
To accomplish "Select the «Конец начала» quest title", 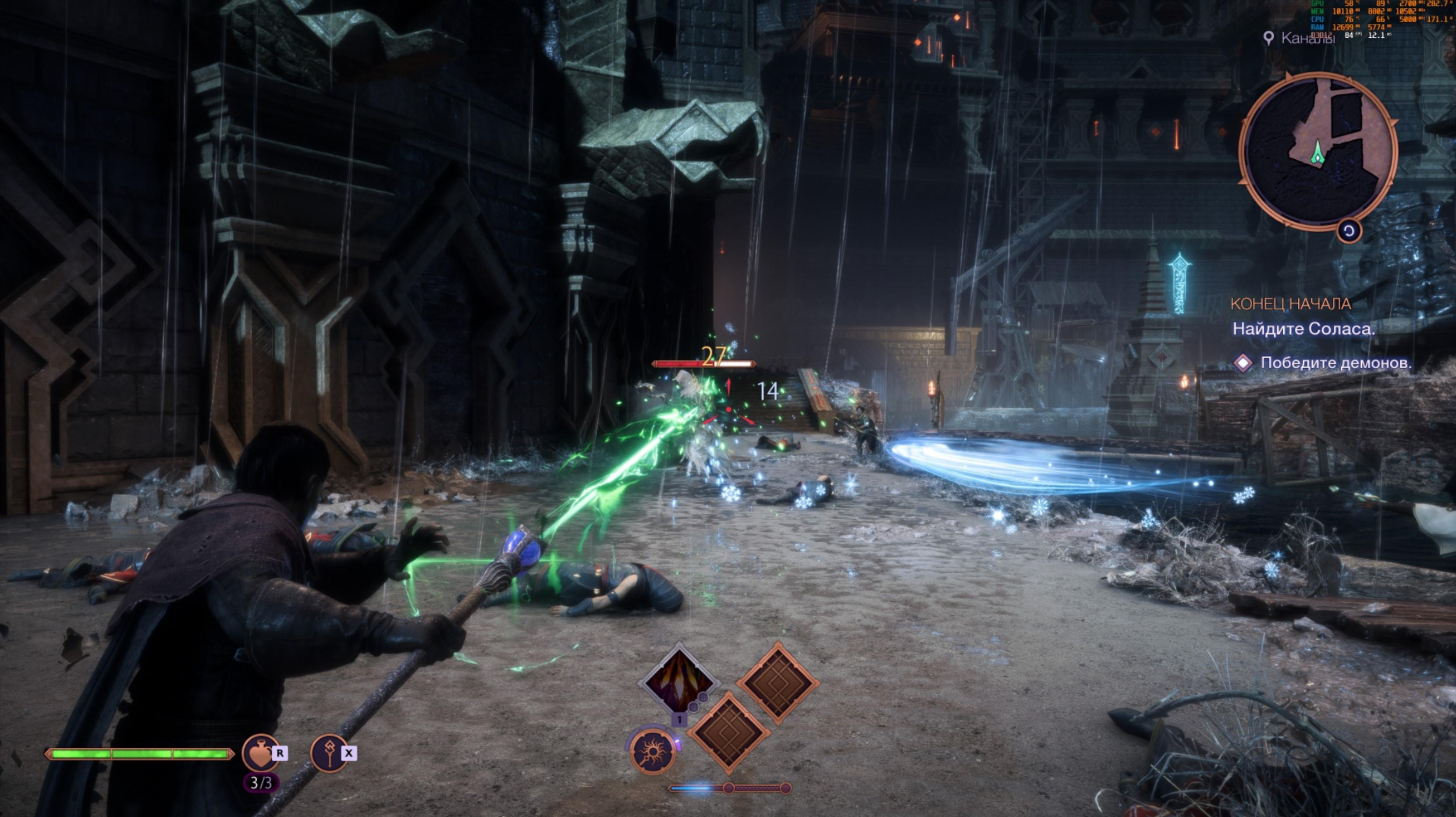I will [1290, 304].
